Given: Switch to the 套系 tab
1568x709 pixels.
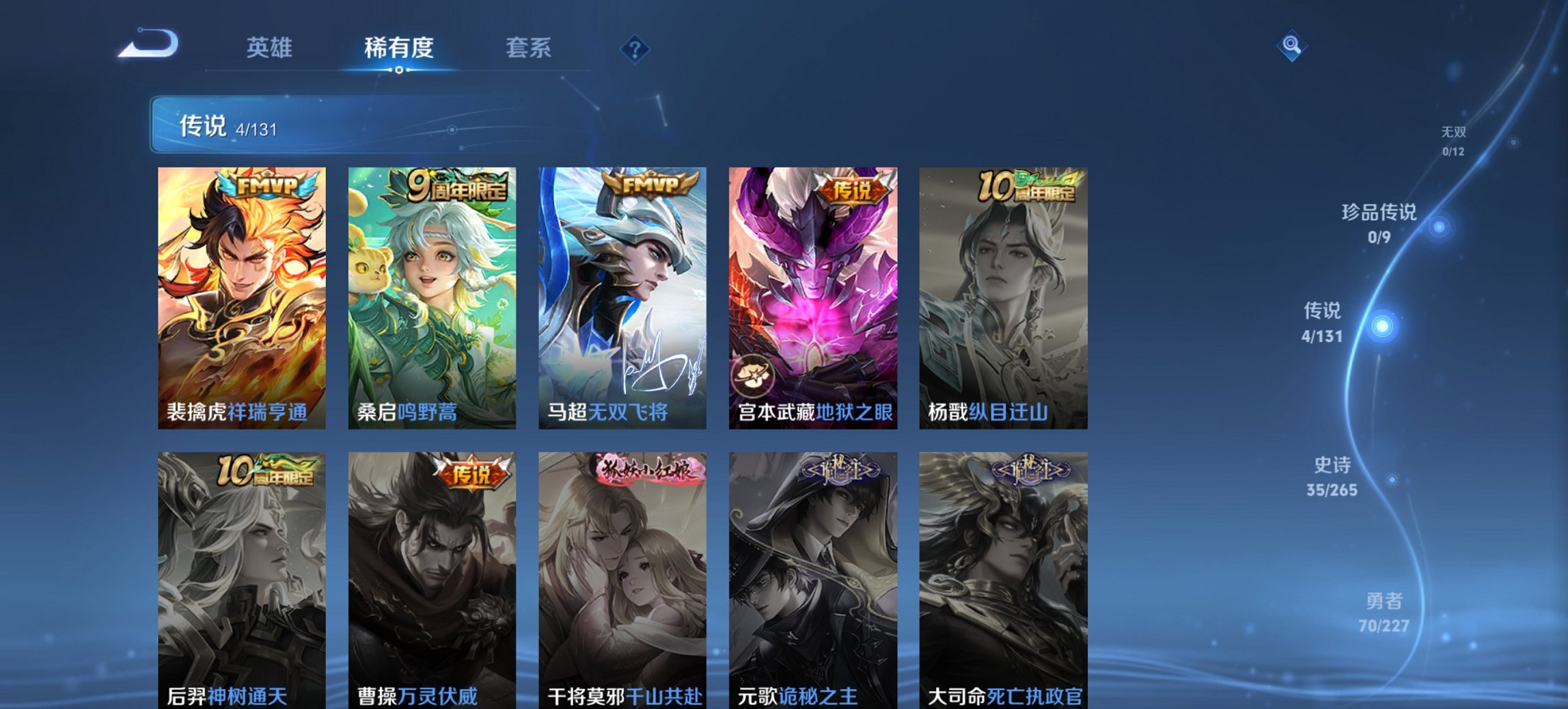Looking at the screenshot, I should (x=527, y=48).
